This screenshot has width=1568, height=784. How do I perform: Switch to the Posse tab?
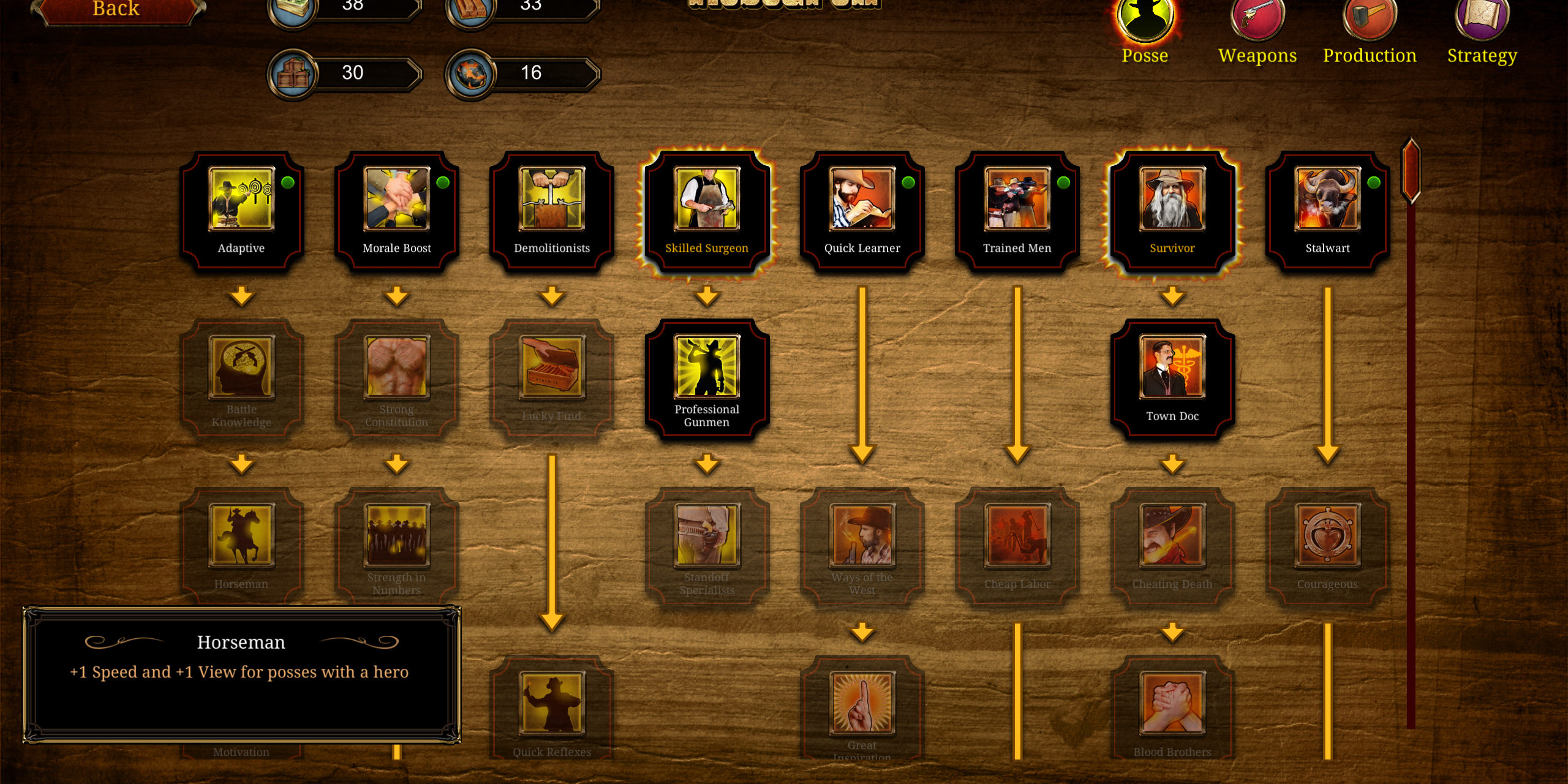[x=1144, y=31]
